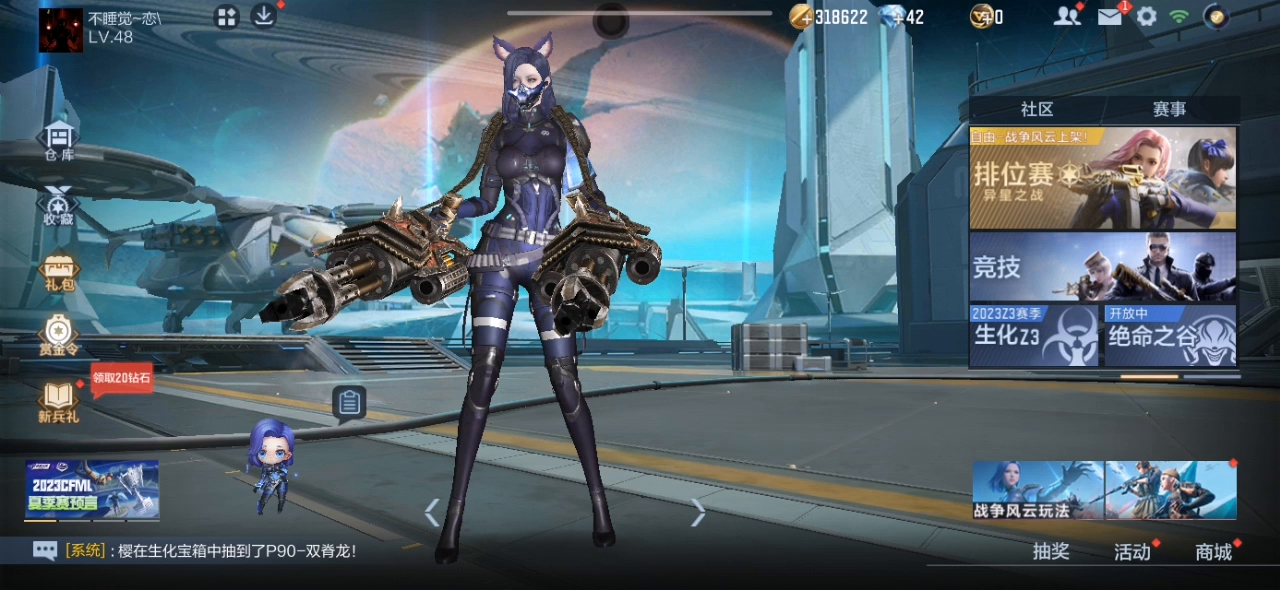Open the 仓库 warehouse menu

(59, 141)
